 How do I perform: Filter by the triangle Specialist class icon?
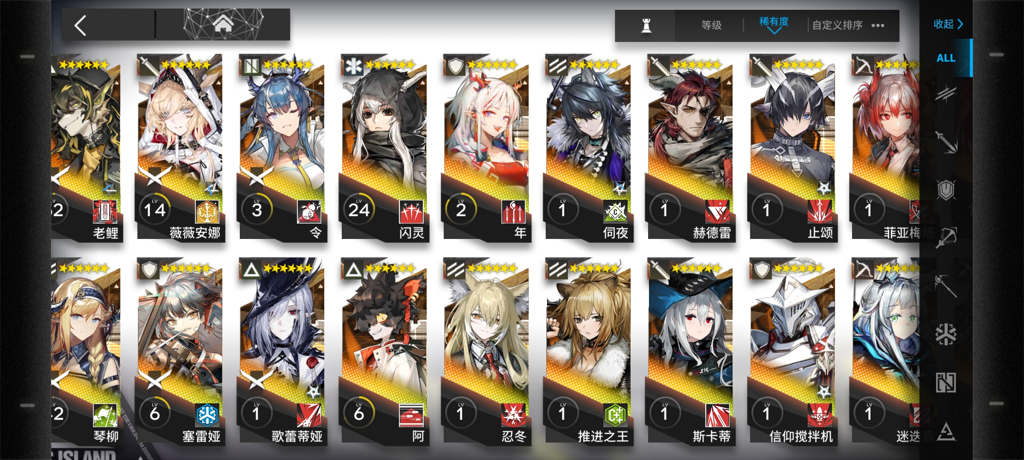pyautogui.click(x=946, y=430)
